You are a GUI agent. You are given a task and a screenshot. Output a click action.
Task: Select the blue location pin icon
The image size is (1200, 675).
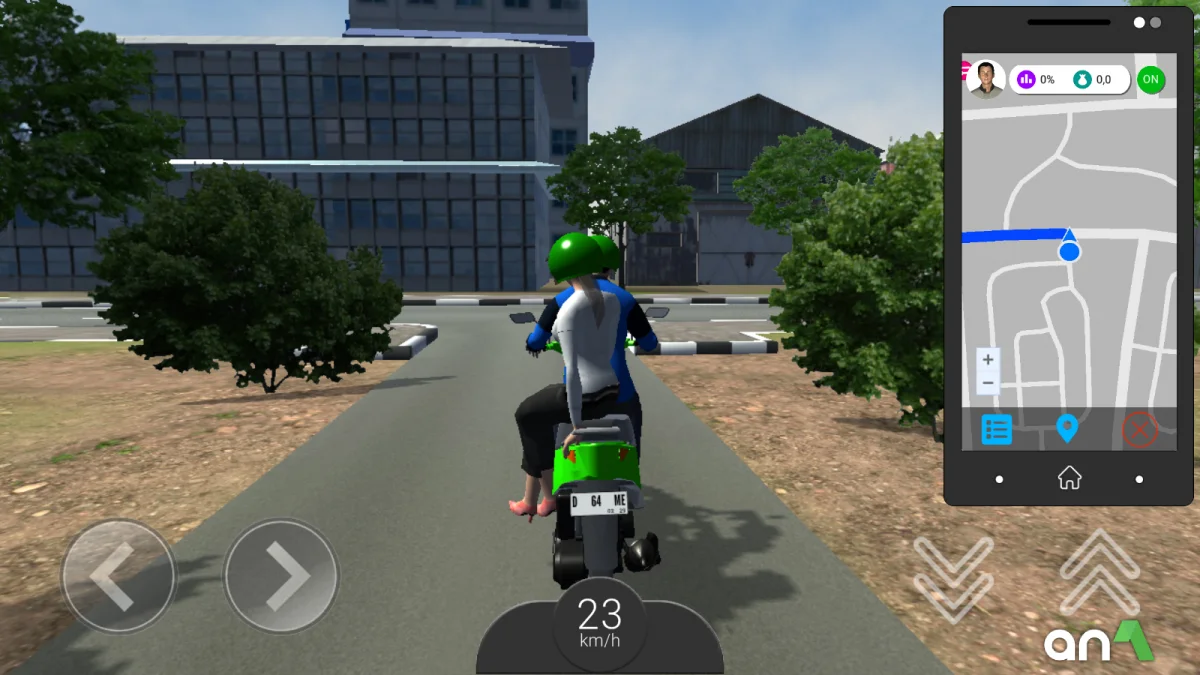(1067, 429)
